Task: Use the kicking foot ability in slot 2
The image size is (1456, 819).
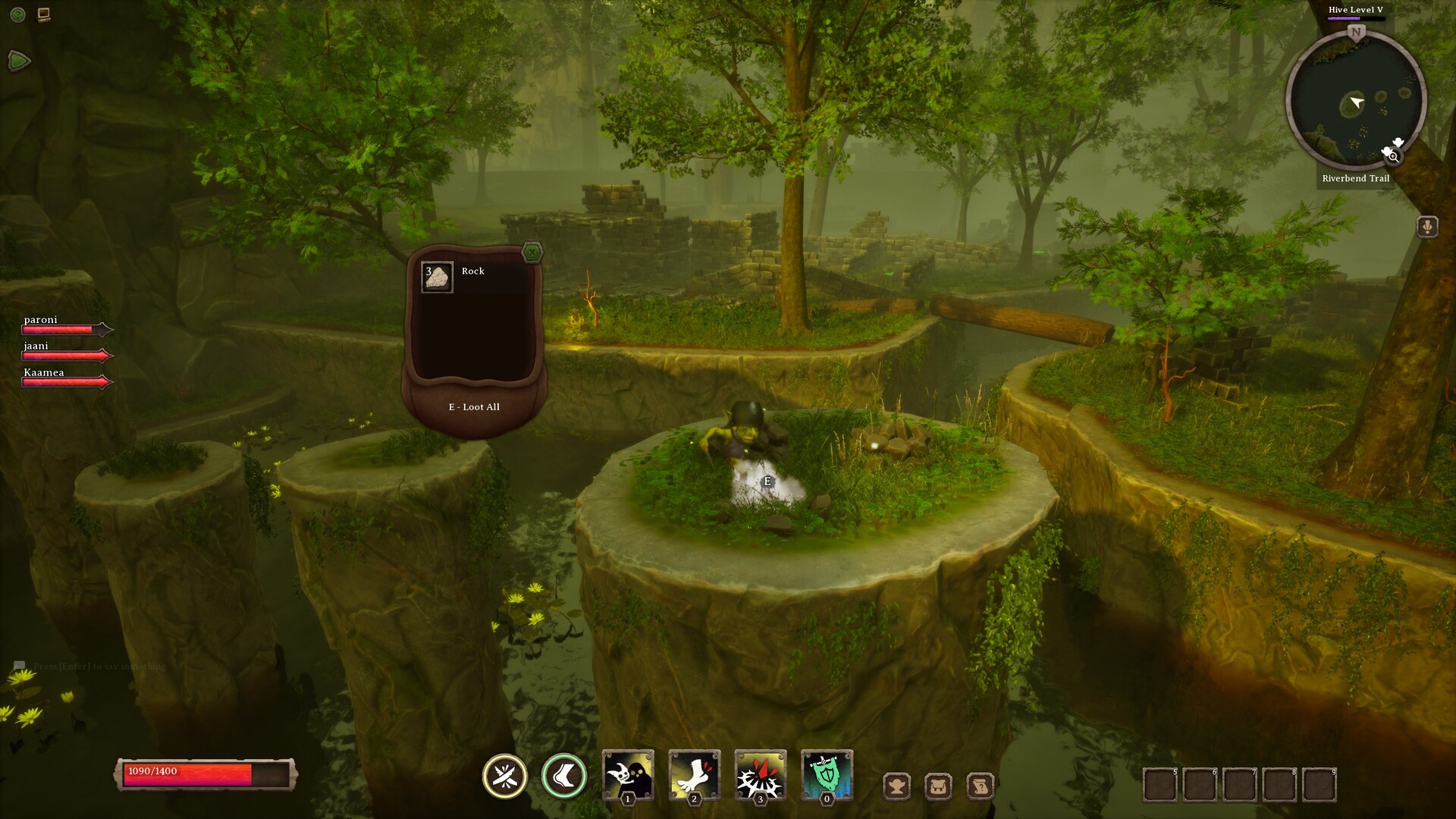Action: coord(694,774)
